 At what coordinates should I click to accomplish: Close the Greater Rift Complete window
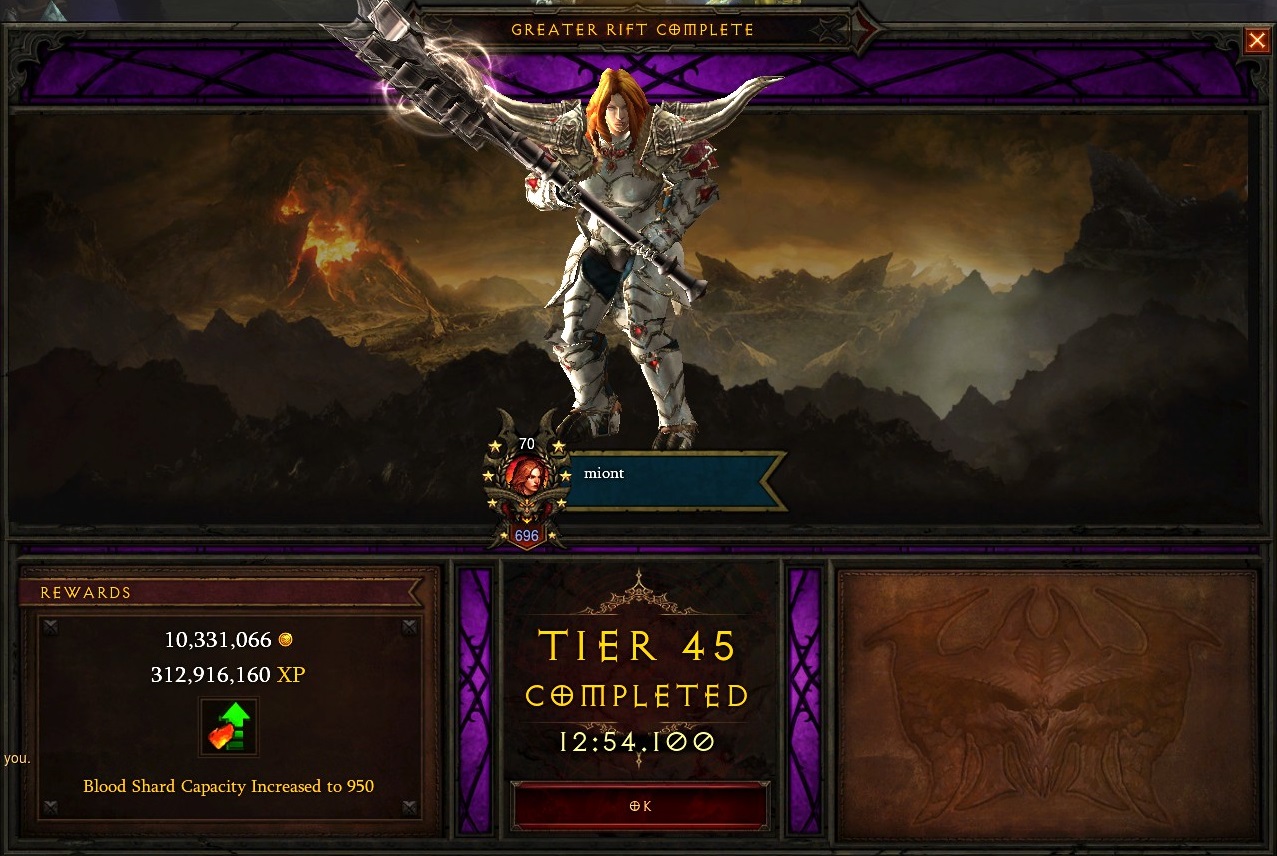coord(1256,40)
